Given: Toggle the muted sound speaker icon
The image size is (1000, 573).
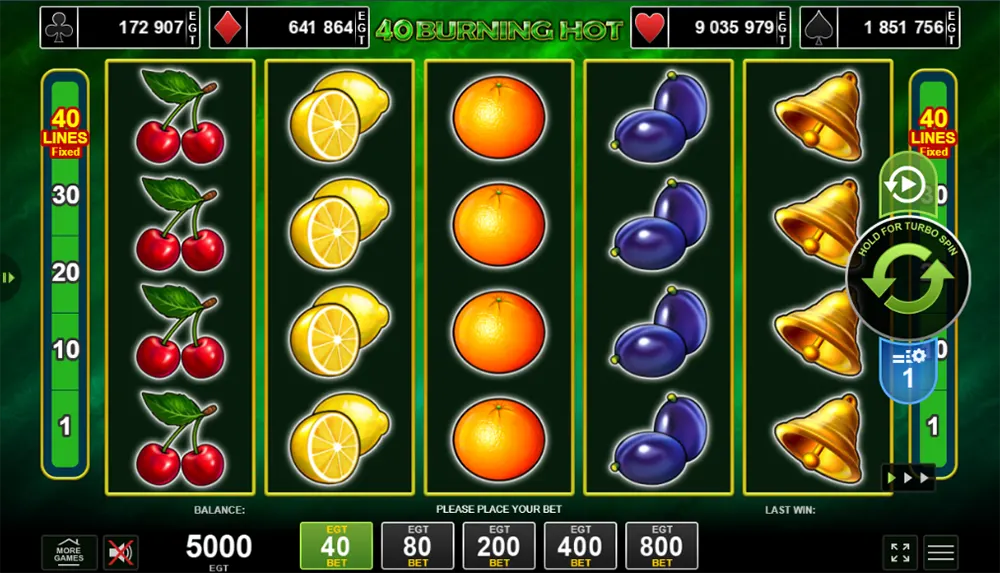Looking at the screenshot, I should pos(121,552).
